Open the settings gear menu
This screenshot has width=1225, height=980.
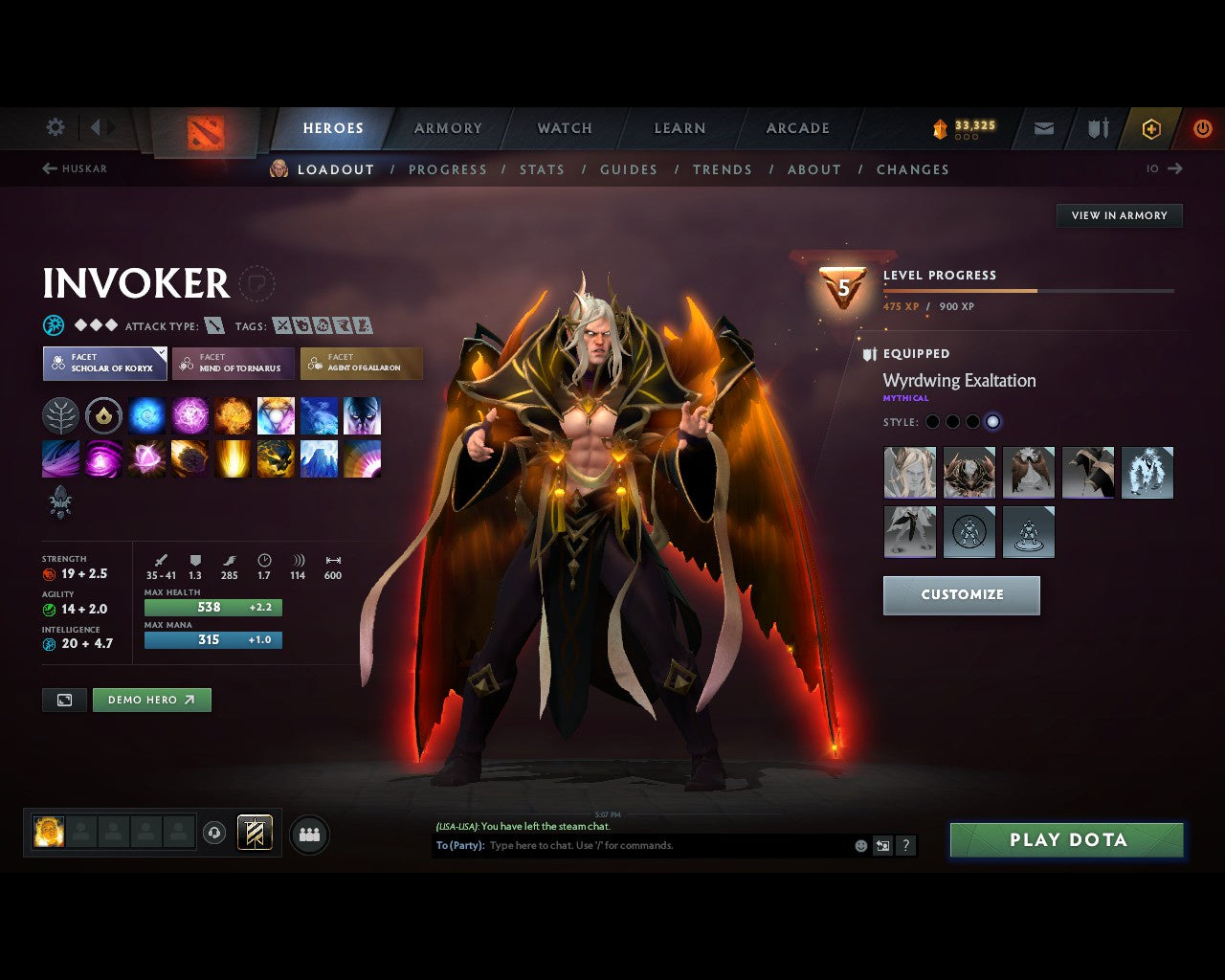(x=56, y=127)
